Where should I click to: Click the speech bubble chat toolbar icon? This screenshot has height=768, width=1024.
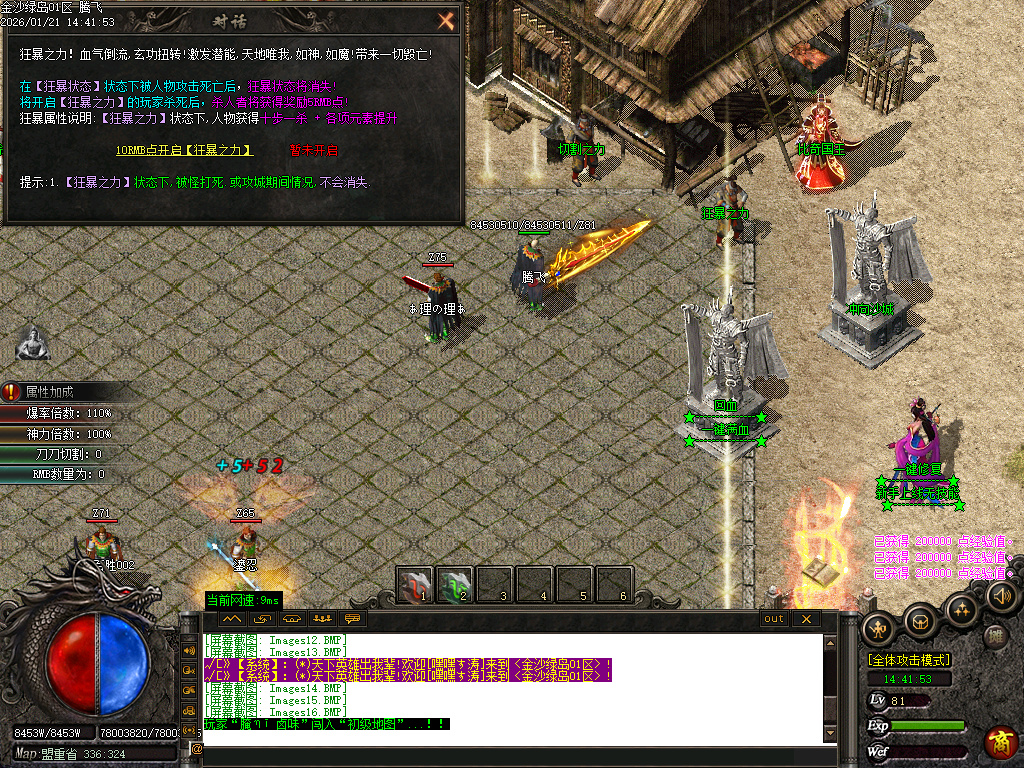351,619
